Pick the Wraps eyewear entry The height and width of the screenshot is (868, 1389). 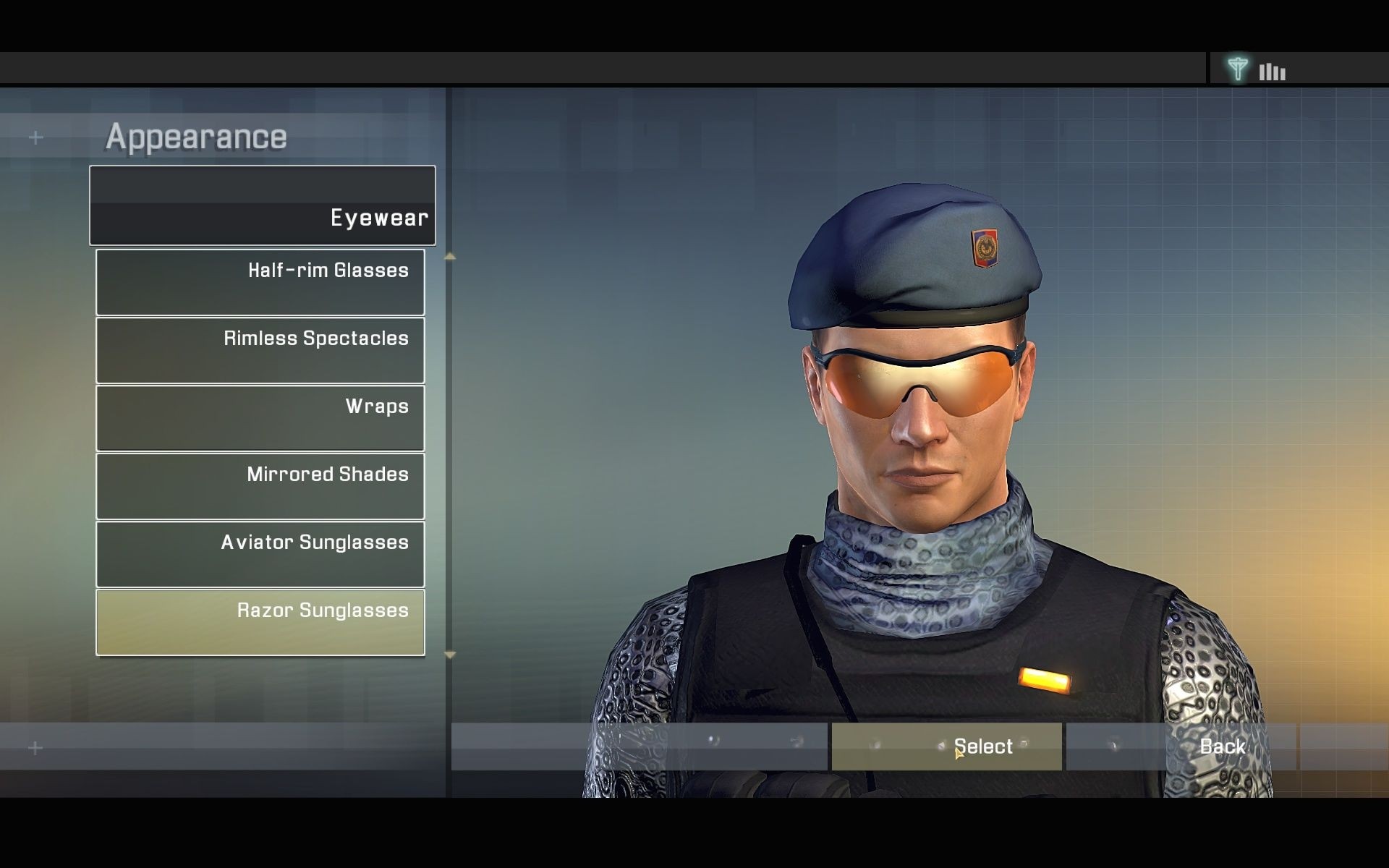click(x=260, y=418)
